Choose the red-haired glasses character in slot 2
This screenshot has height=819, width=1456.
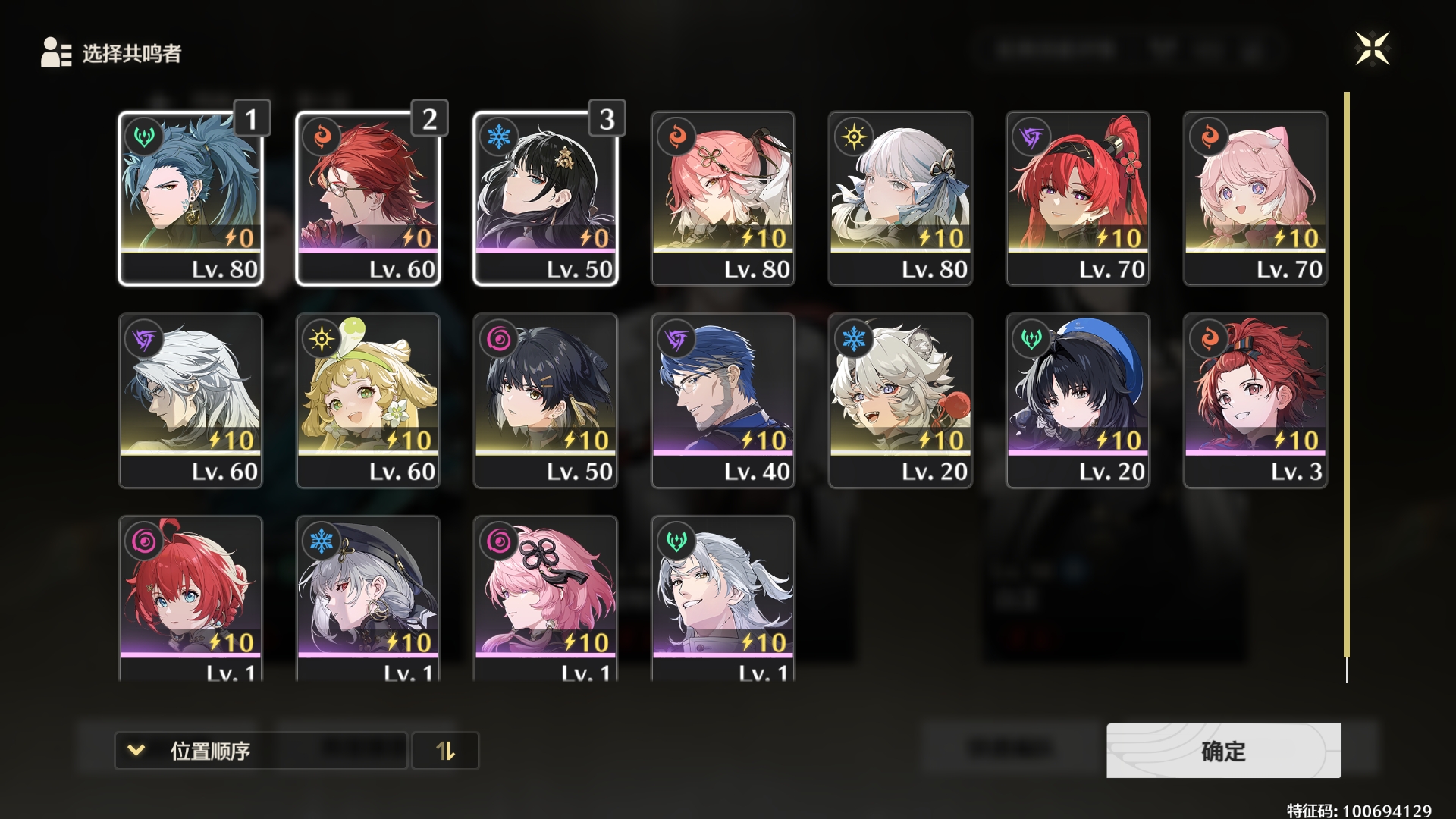click(x=368, y=199)
